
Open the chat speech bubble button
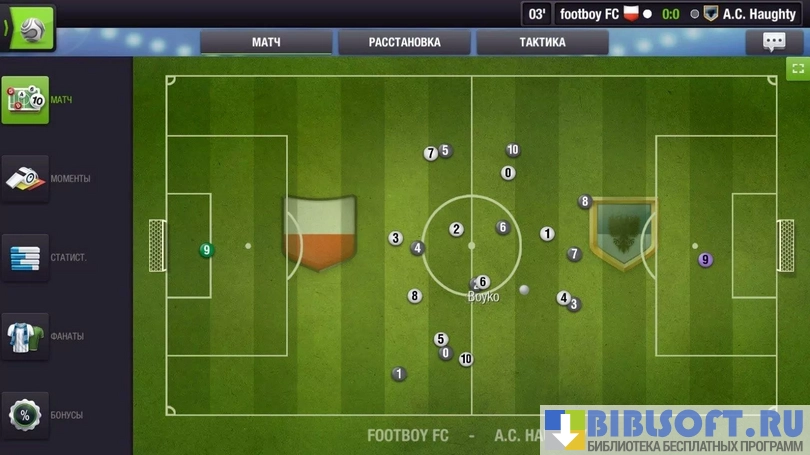pos(774,42)
